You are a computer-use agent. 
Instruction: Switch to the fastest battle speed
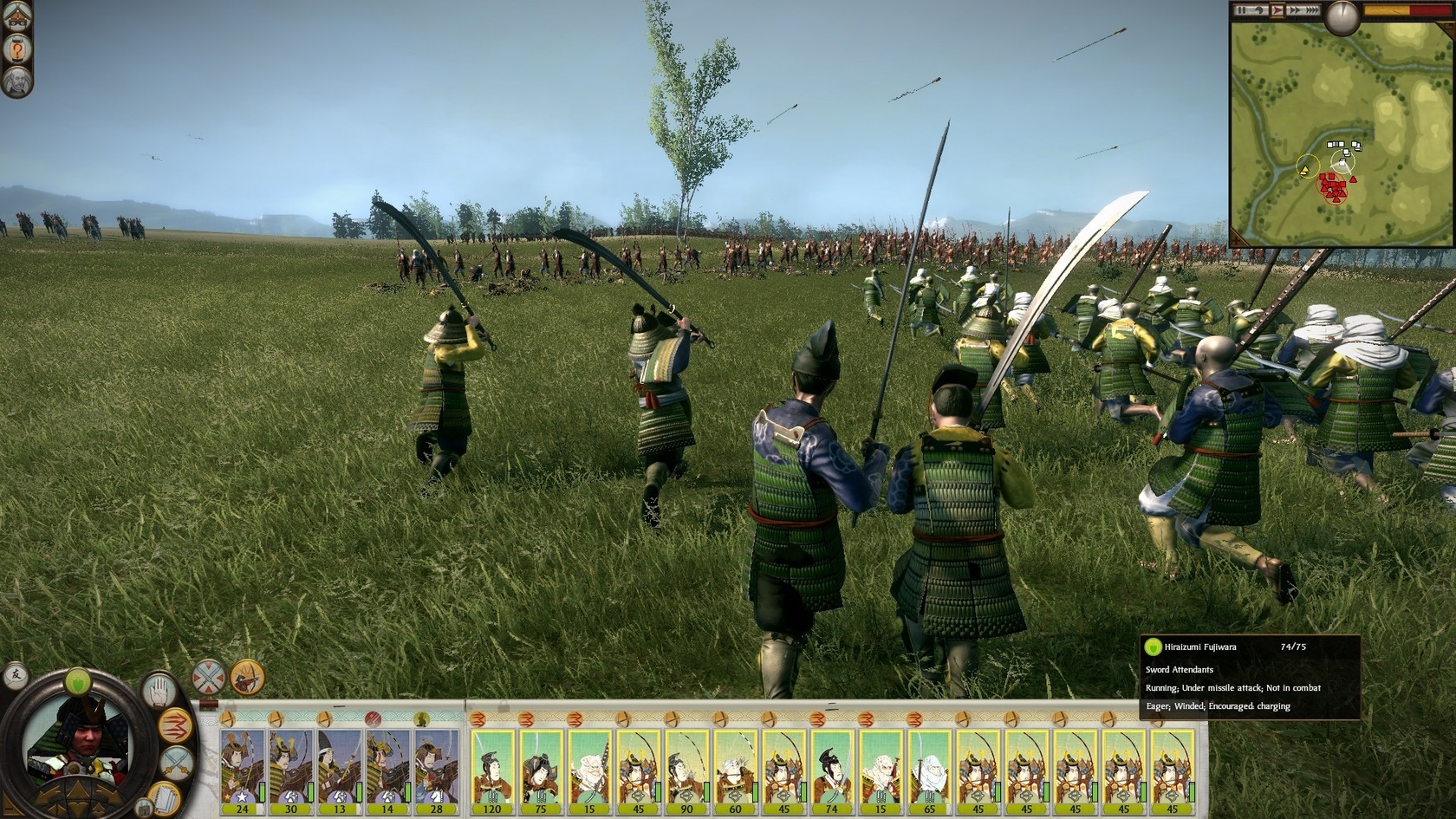(1312, 10)
